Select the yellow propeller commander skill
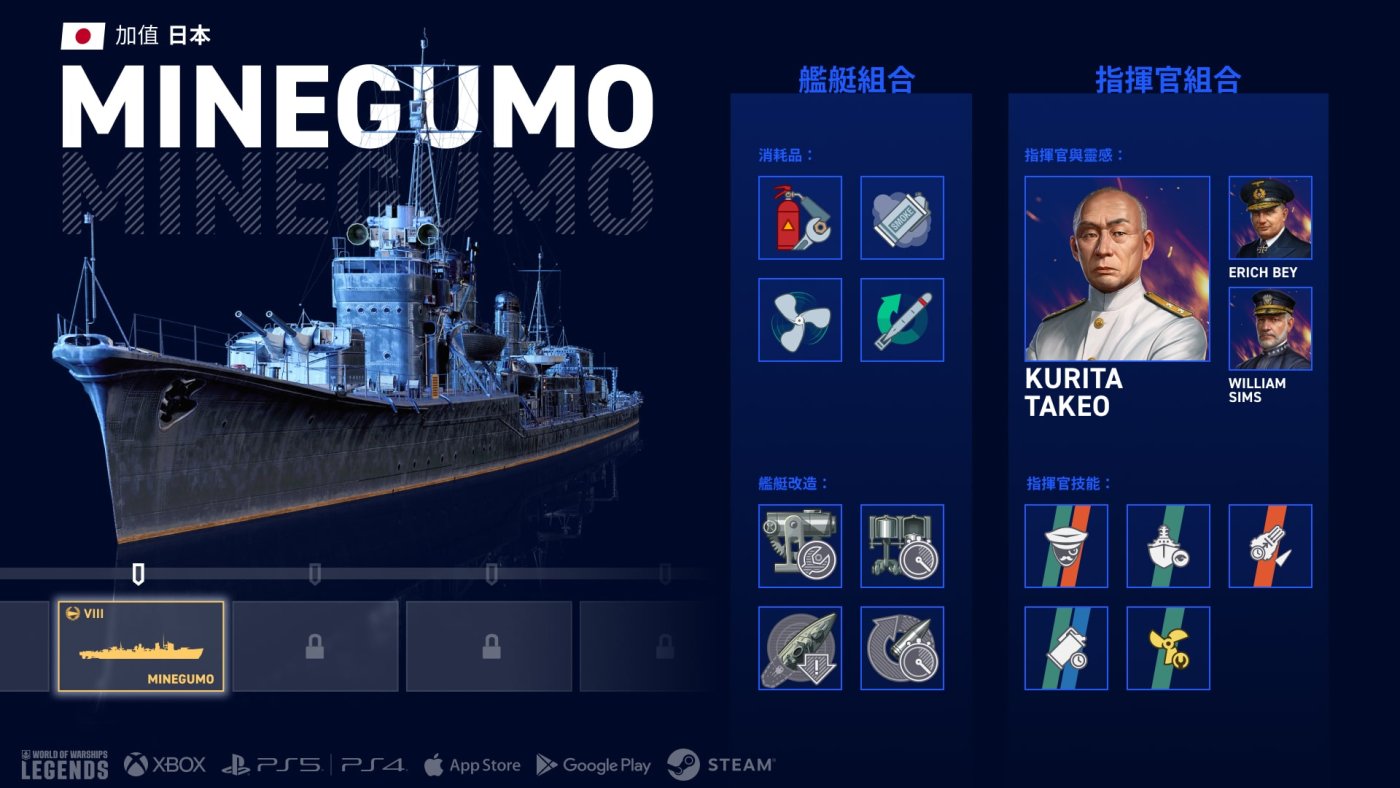Screen dimensions: 1400x788 click(x=1168, y=648)
